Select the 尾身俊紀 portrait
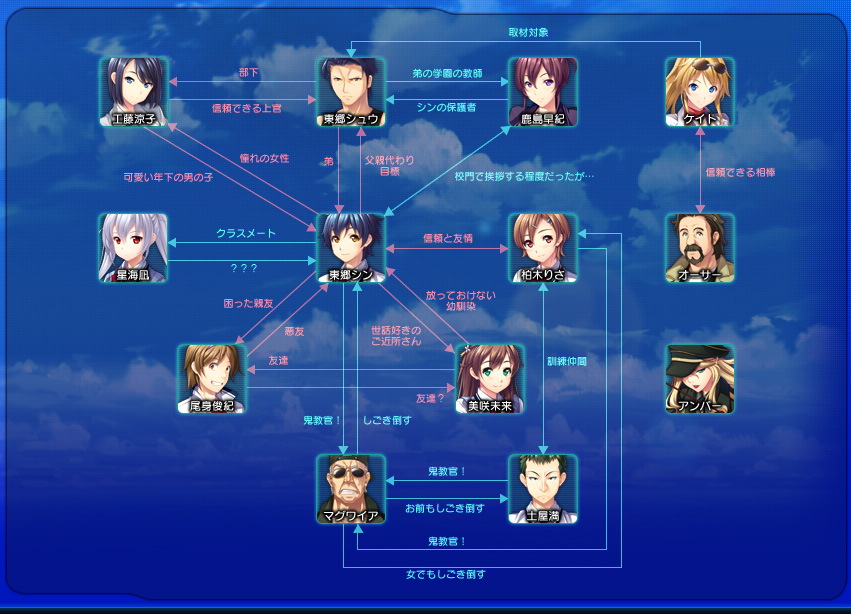Image resolution: width=851 pixels, height=614 pixels. [x=212, y=379]
